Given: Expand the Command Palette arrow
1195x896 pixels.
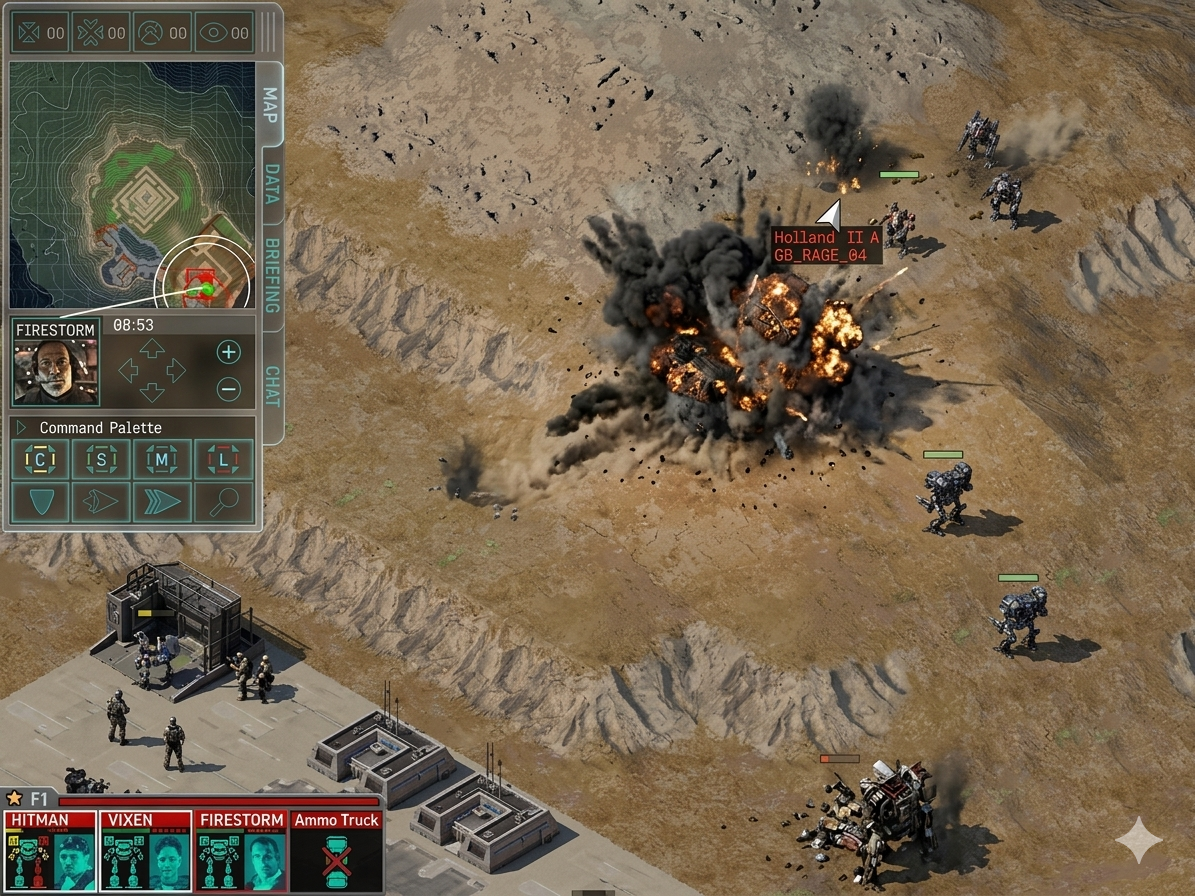Looking at the screenshot, I should coord(22,428).
